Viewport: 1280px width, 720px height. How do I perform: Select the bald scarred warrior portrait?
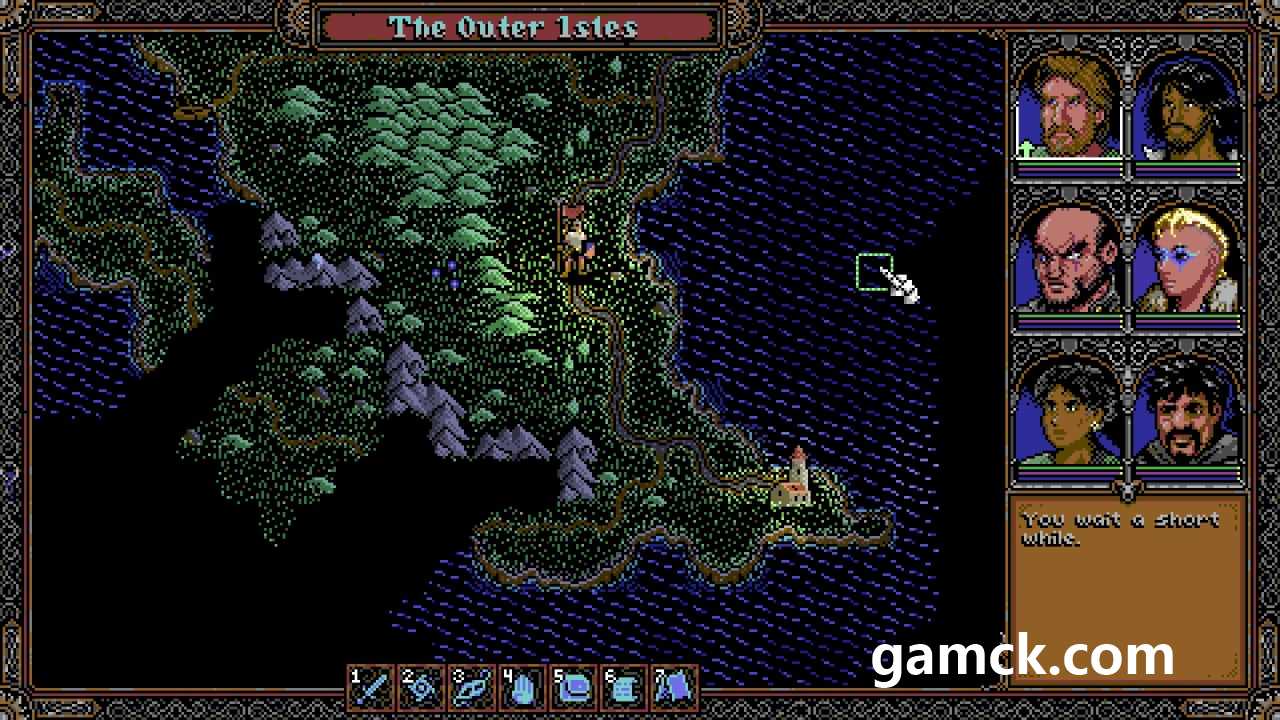(x=1070, y=260)
